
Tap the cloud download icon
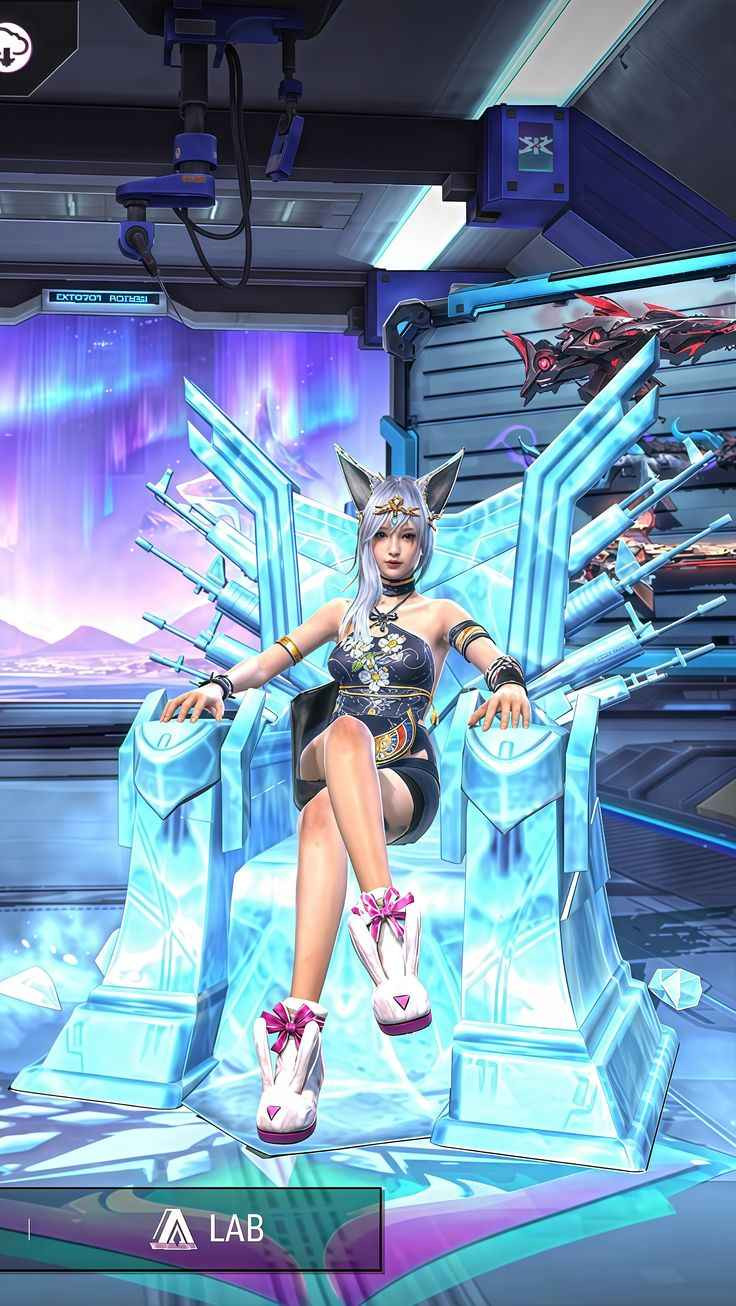coord(13,45)
